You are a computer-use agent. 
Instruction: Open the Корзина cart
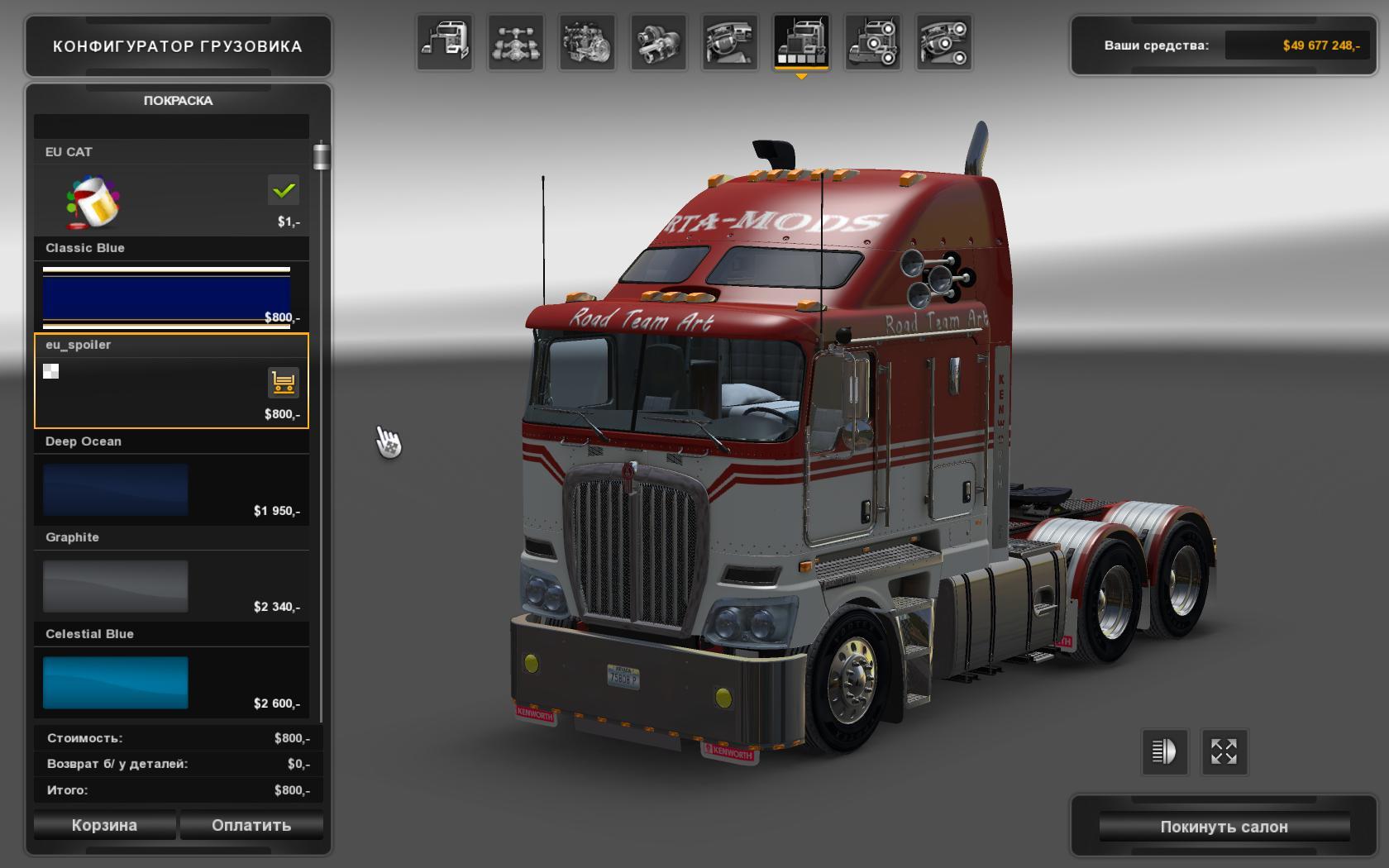(104, 825)
